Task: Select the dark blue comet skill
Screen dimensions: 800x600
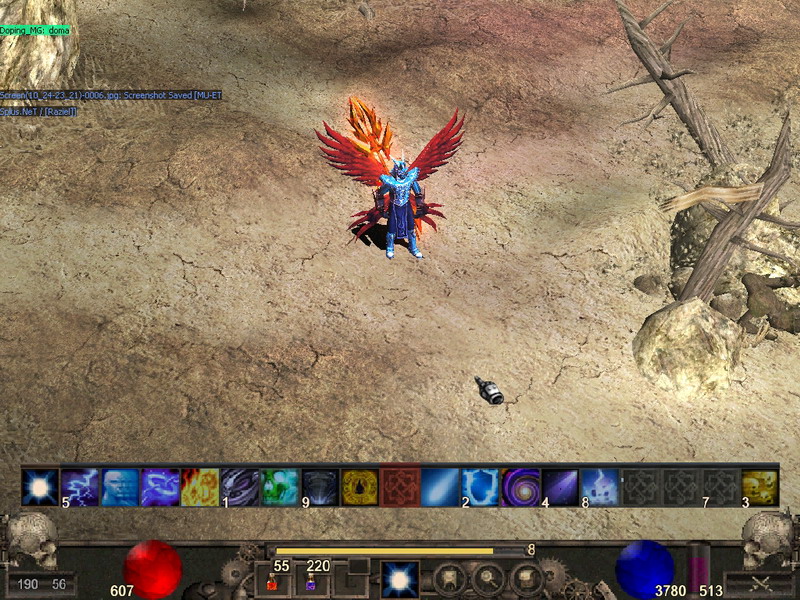Action: pyautogui.click(x=560, y=487)
